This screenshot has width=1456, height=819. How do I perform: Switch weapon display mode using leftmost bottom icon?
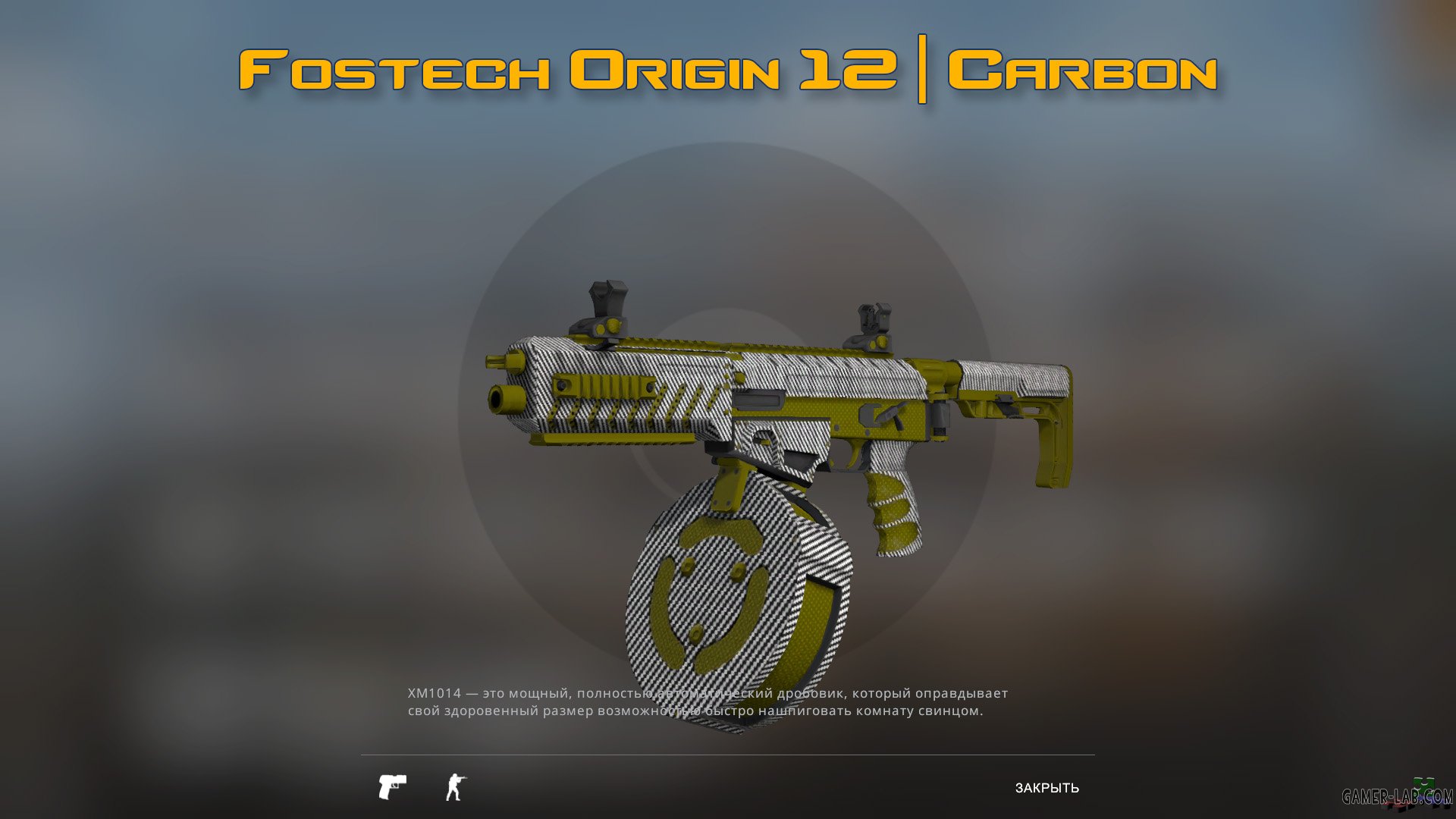coord(392,786)
